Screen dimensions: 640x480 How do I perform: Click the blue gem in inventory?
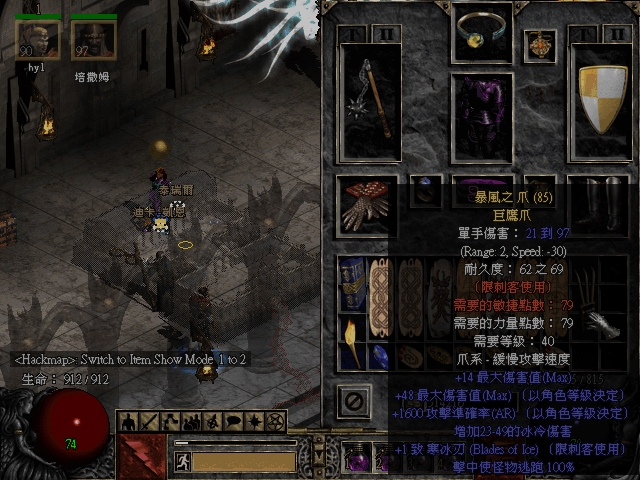click(381, 355)
